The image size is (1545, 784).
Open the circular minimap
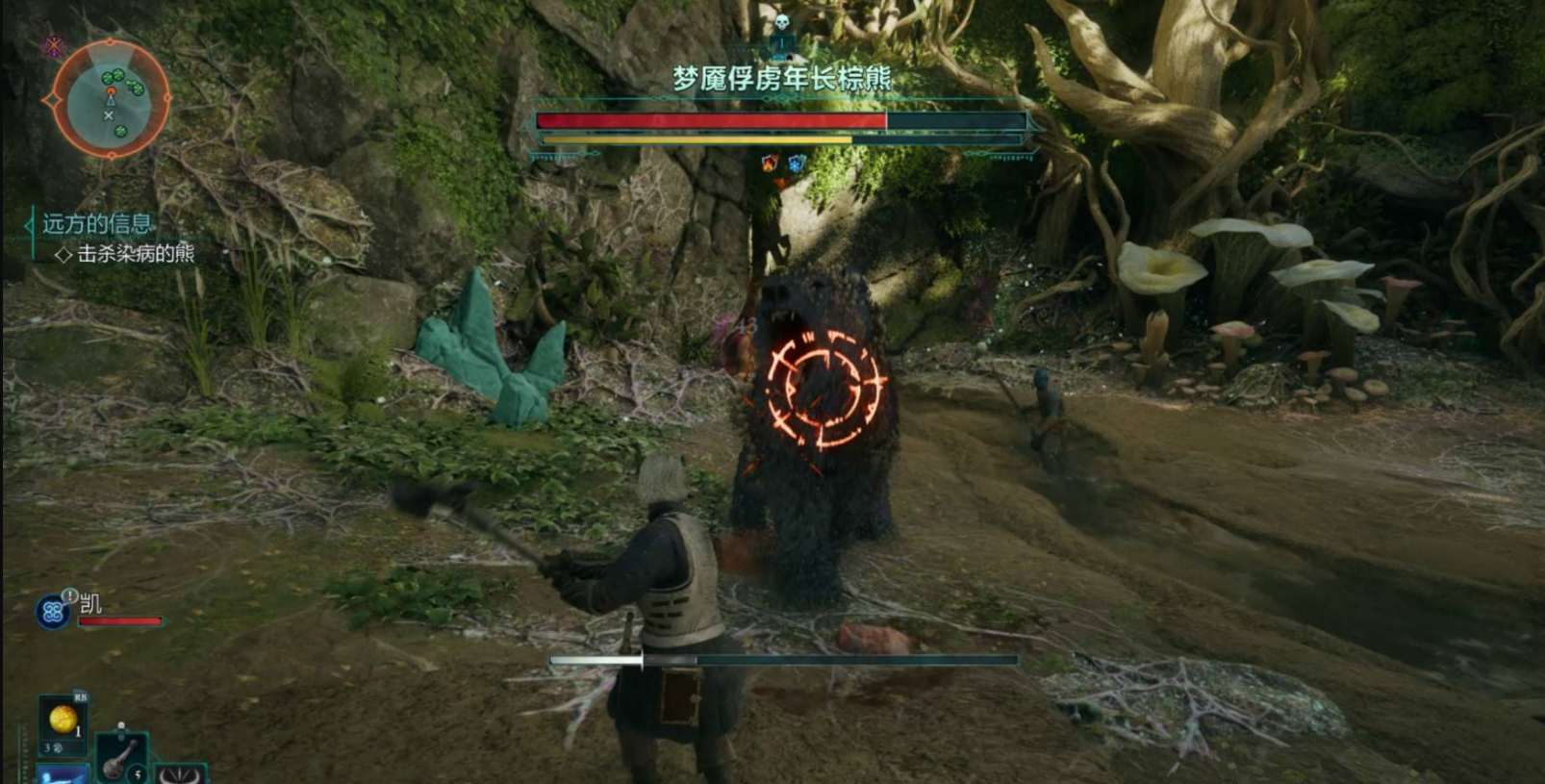[110, 98]
